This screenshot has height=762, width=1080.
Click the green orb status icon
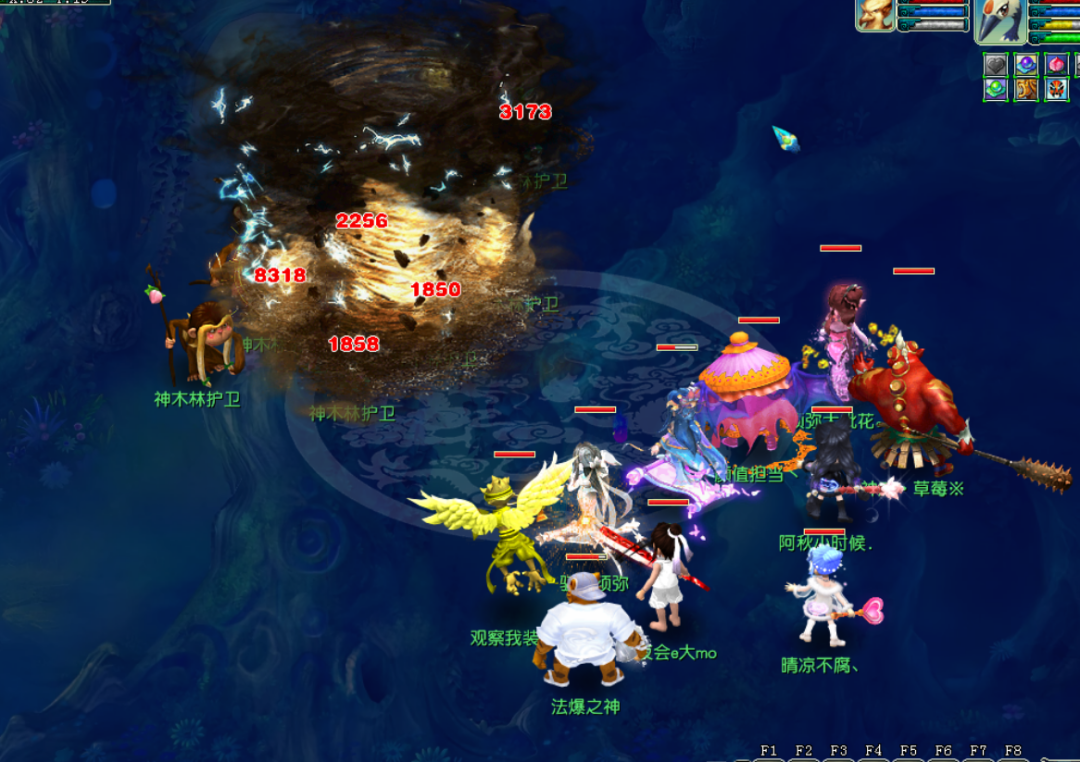tap(995, 90)
